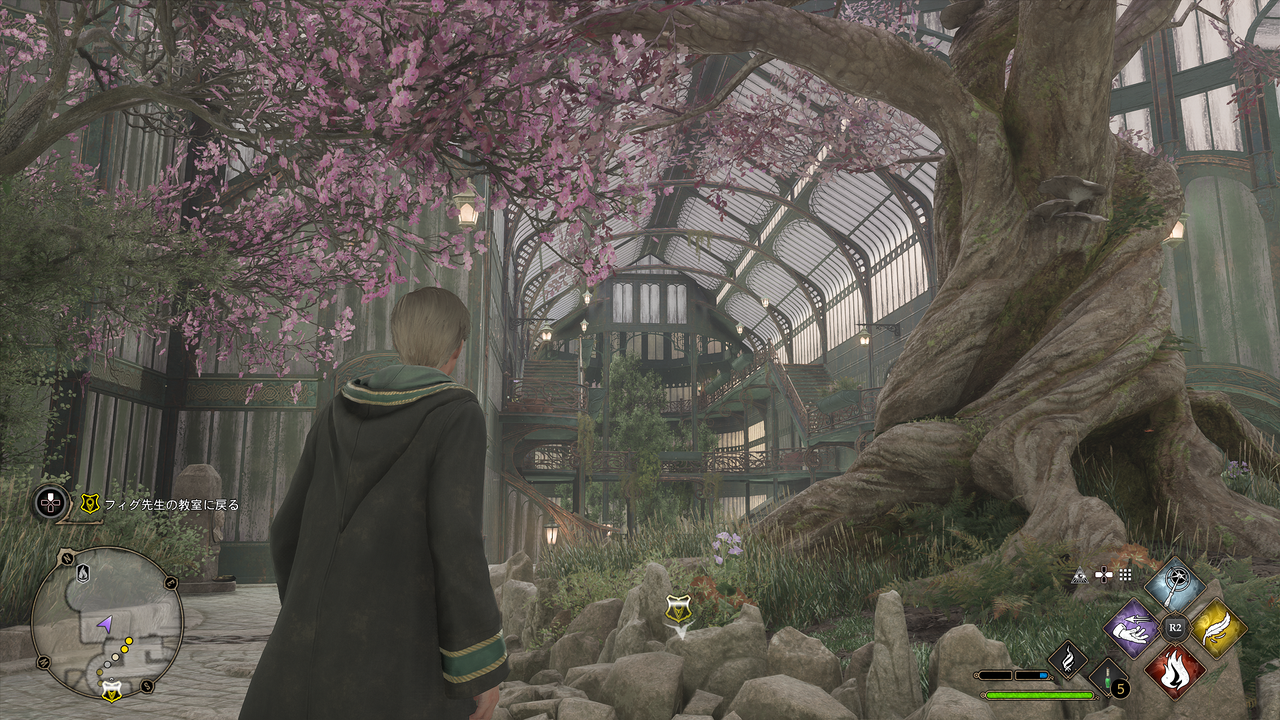Click the yellow quest shield on minimap edge
The image size is (1280, 720).
(x=112, y=691)
